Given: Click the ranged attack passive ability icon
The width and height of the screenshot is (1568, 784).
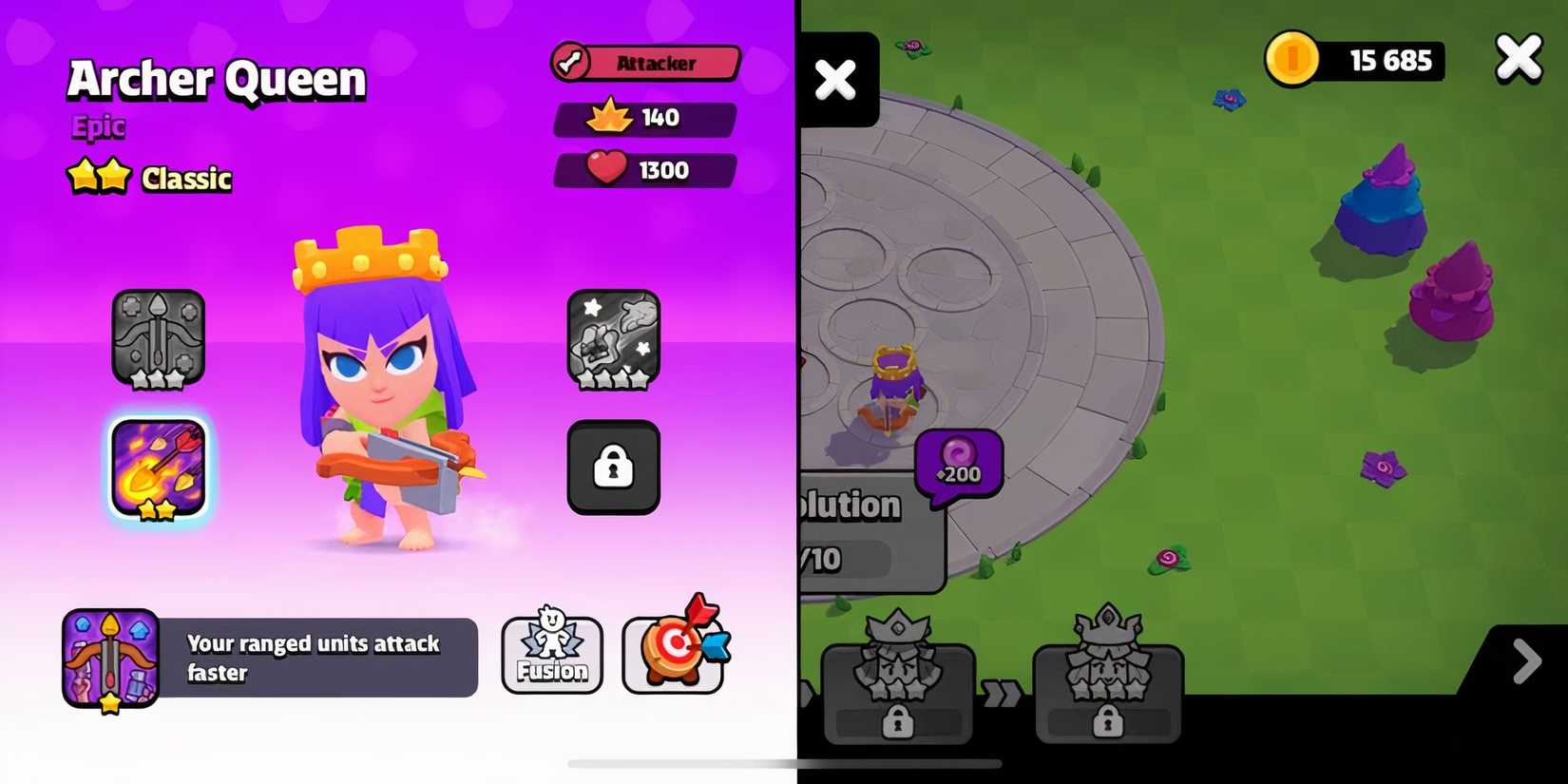Looking at the screenshot, I should tap(109, 657).
